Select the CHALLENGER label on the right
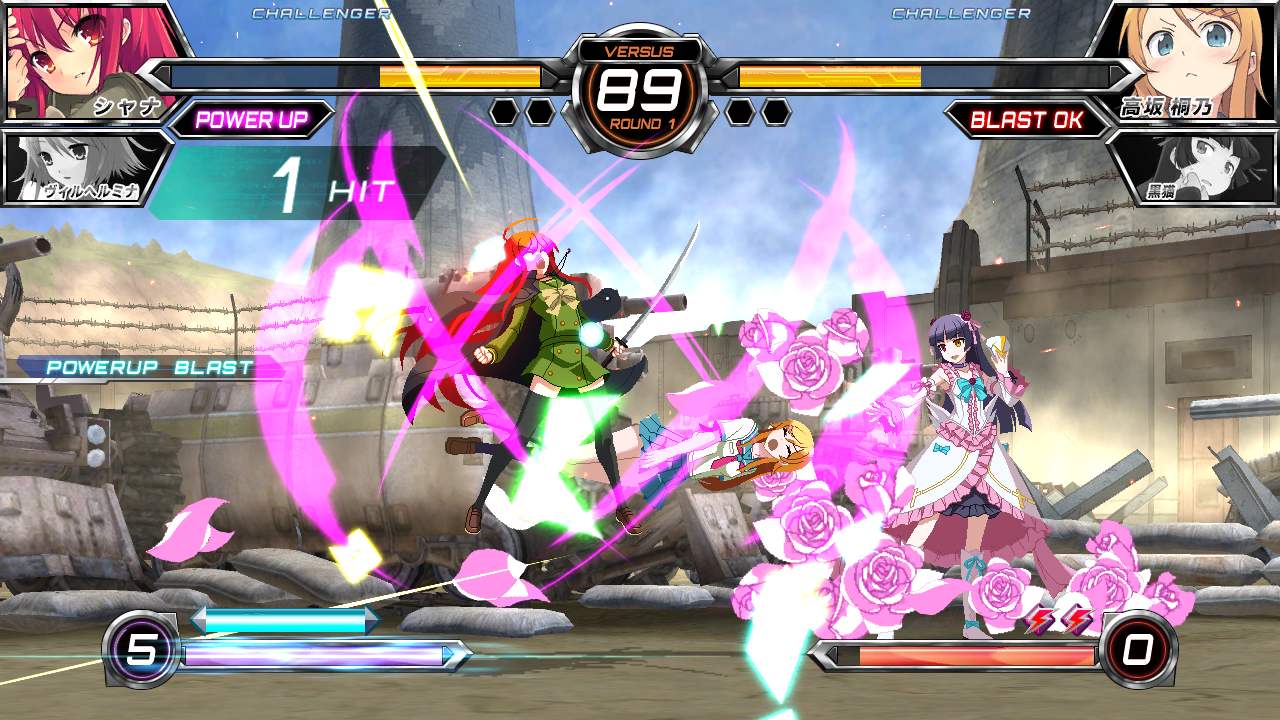Screen dimensions: 1280x720 [960, 14]
